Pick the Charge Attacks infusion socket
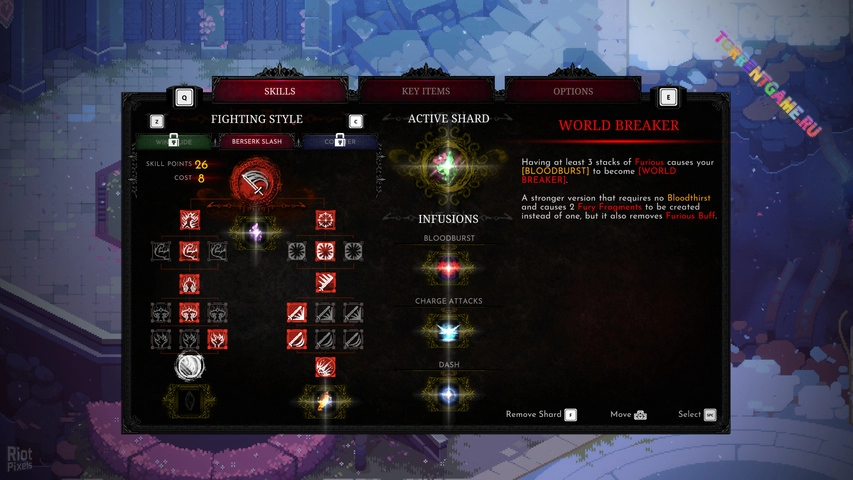853x480 pixels. coord(449,330)
